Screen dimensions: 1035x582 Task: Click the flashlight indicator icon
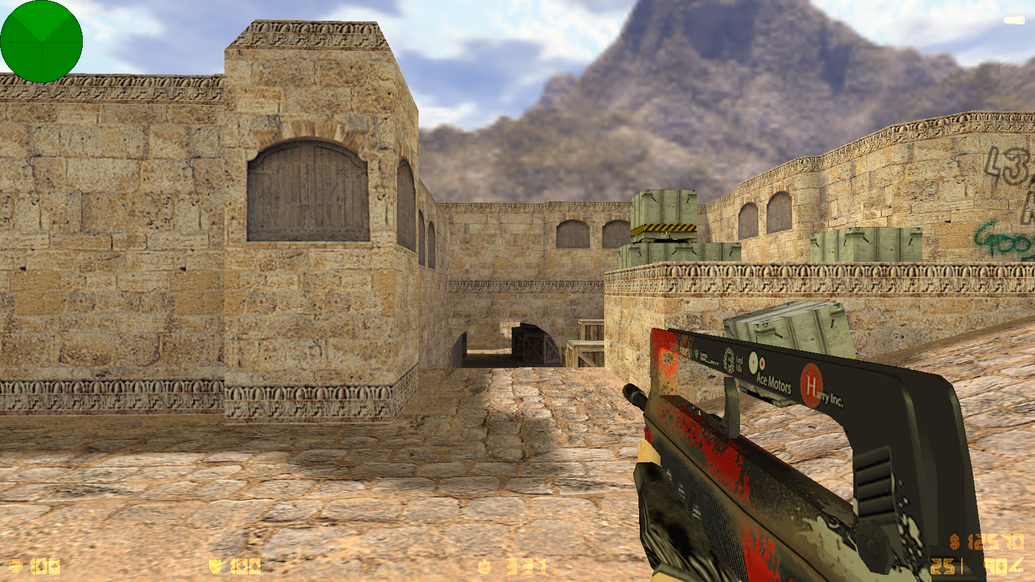coord(1013,20)
